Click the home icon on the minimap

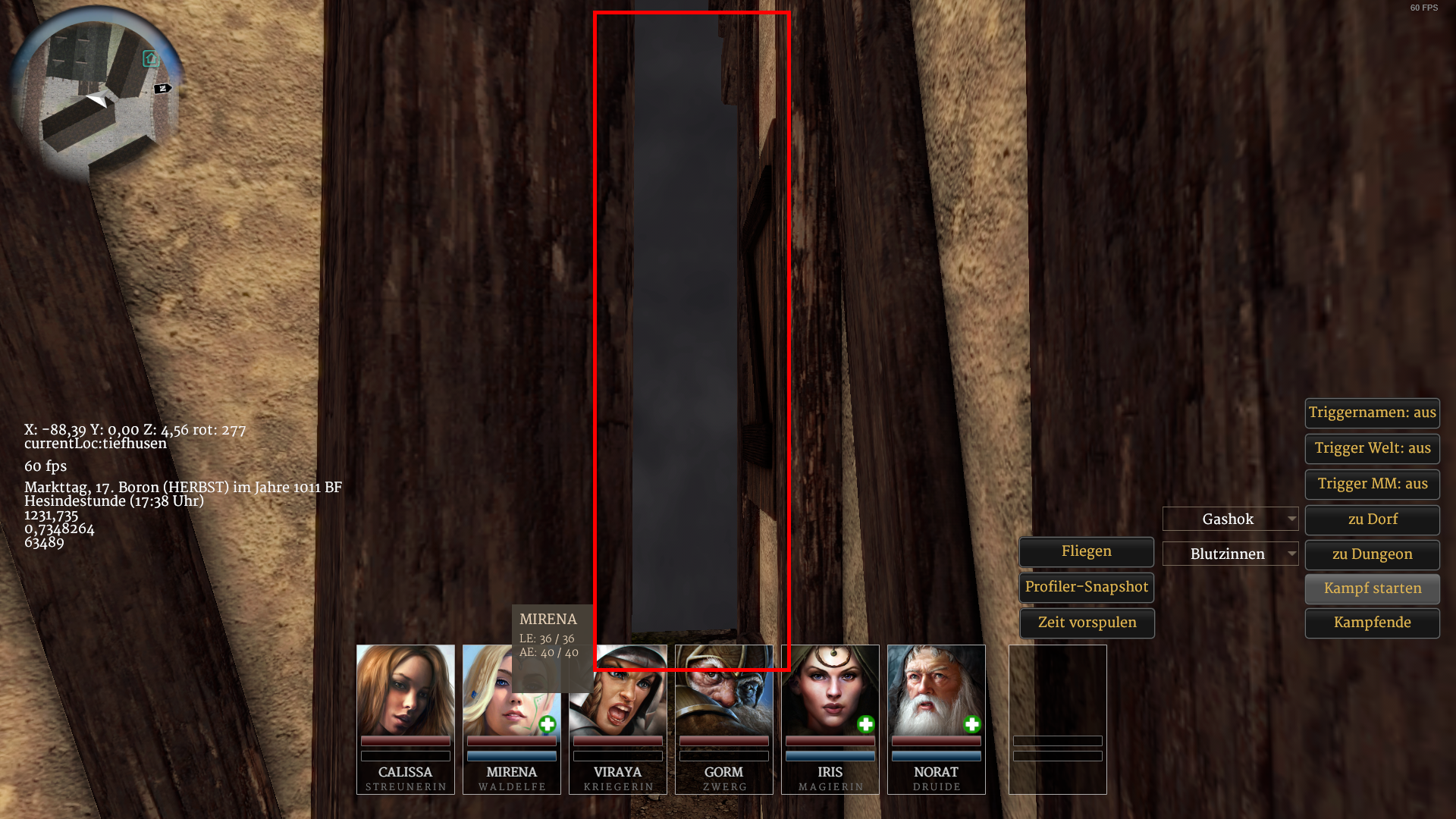tap(151, 58)
